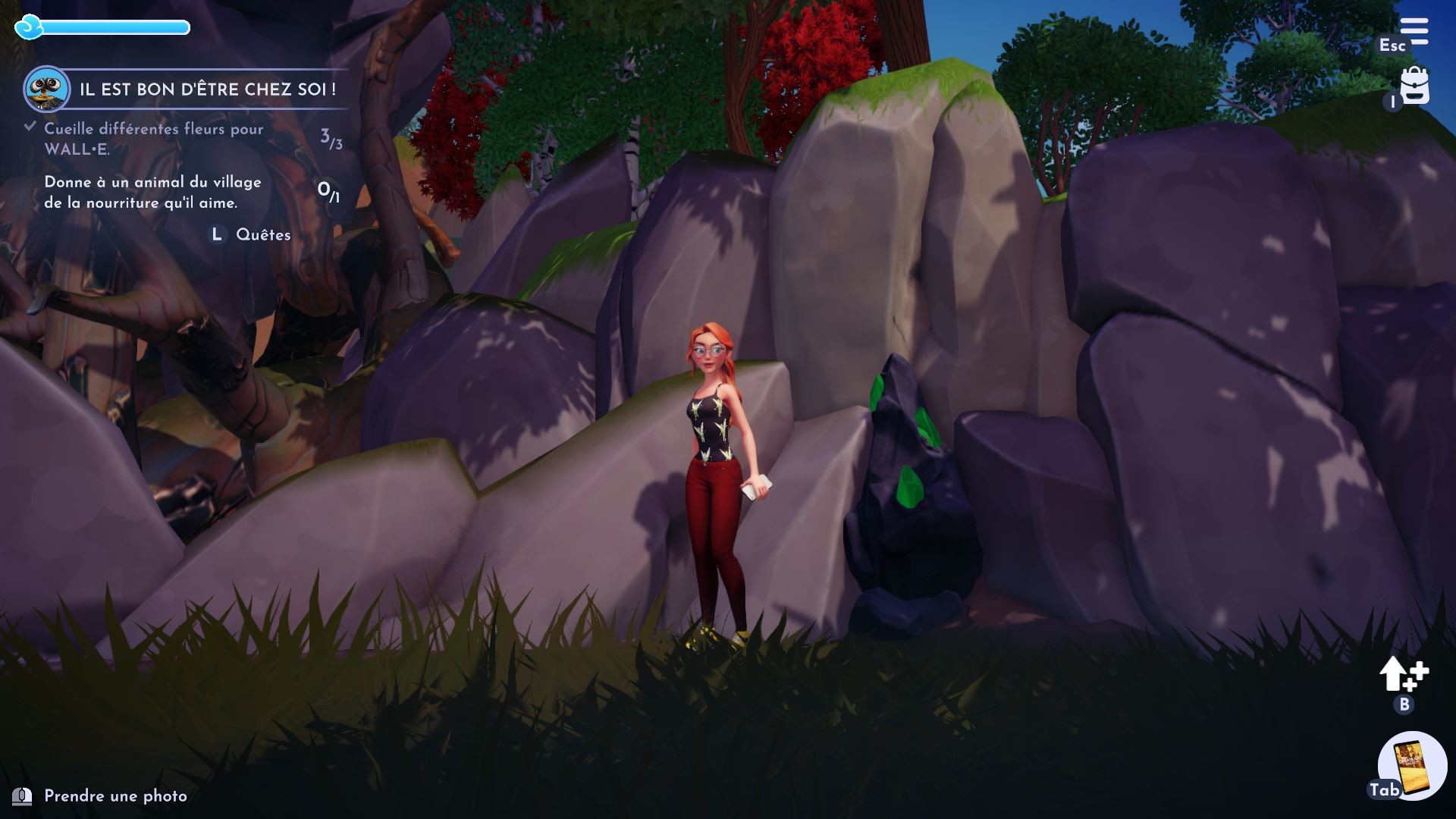Screen dimensions: 1456x819
Task: Open the phone tool wheel
Action: pos(1412,766)
